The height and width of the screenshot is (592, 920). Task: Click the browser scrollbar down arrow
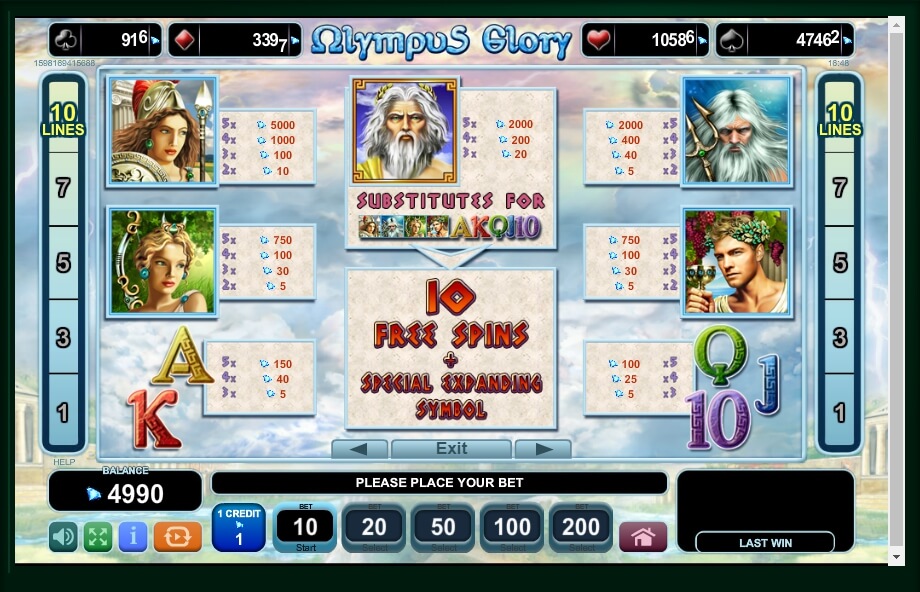(x=911, y=556)
